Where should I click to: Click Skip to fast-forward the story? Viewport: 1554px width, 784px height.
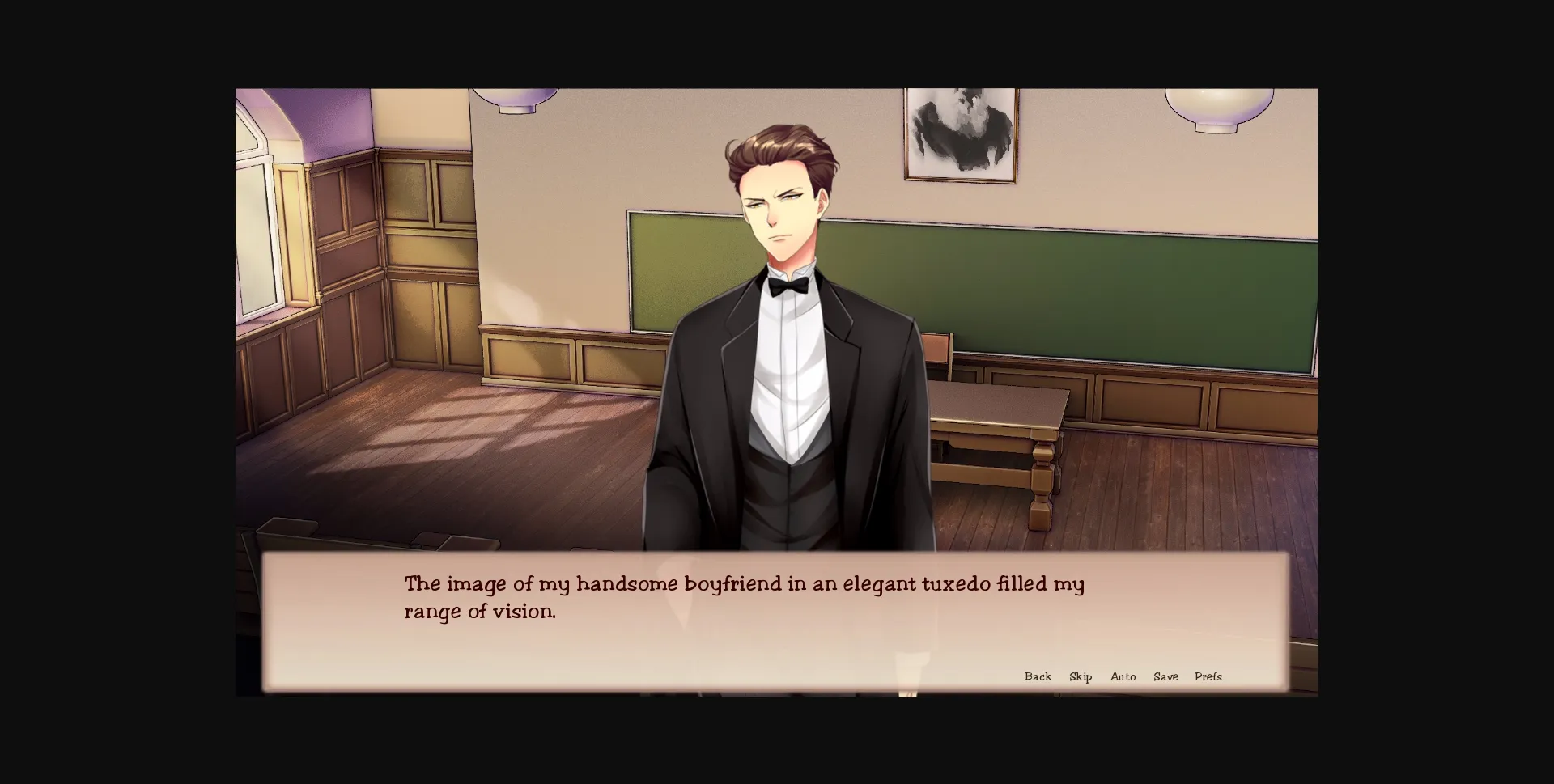[x=1080, y=676]
